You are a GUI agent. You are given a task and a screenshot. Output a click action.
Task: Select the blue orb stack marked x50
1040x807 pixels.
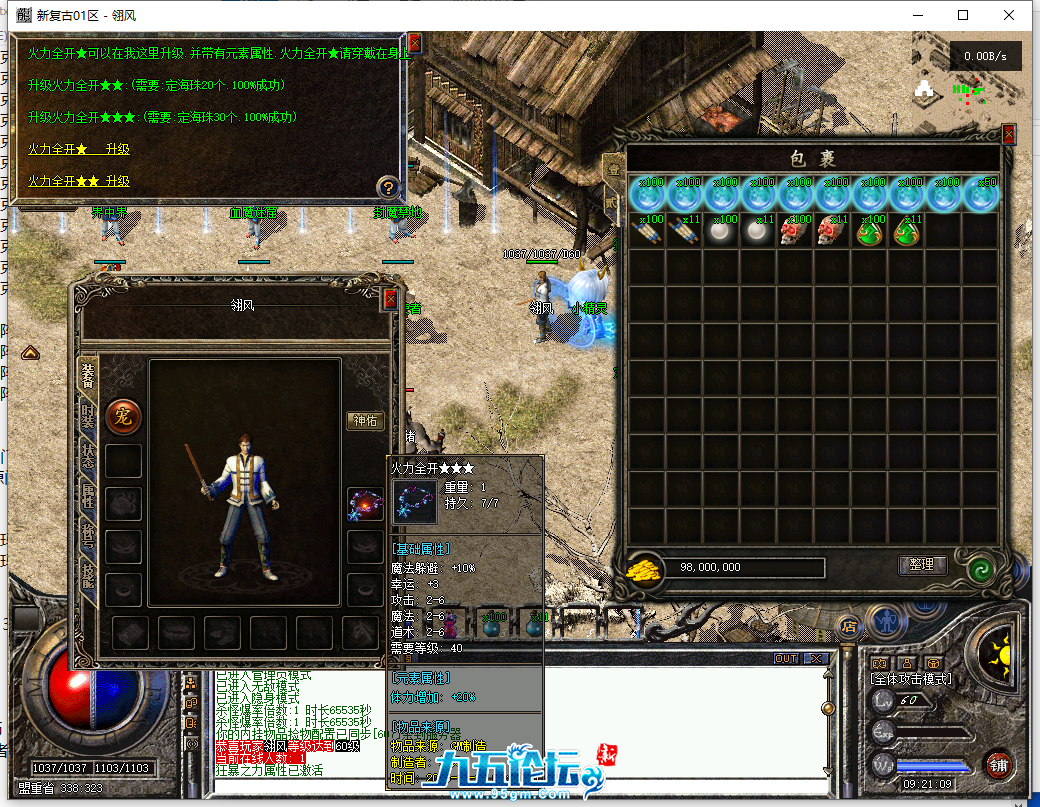click(981, 195)
